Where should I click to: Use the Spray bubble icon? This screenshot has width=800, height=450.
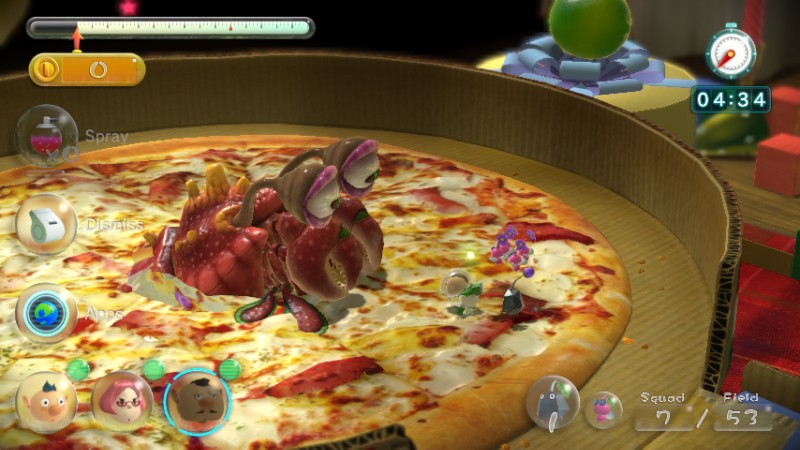(47, 135)
